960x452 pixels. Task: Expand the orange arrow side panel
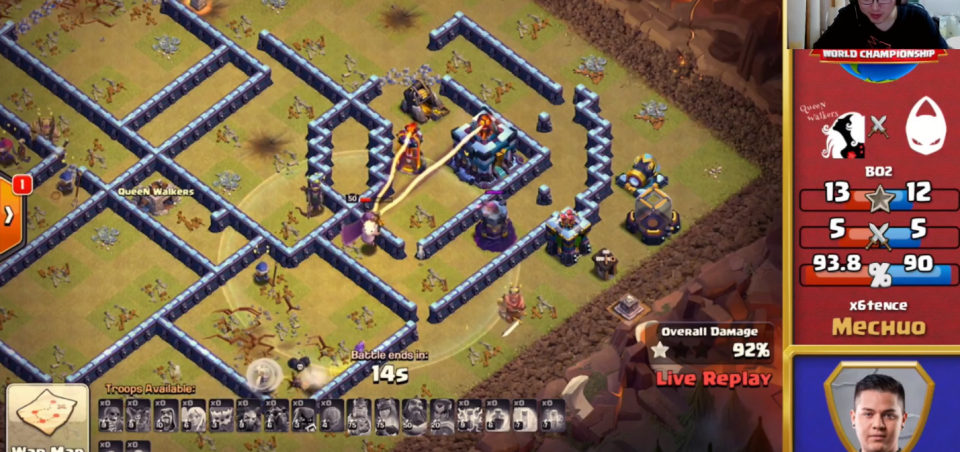pos(10,214)
